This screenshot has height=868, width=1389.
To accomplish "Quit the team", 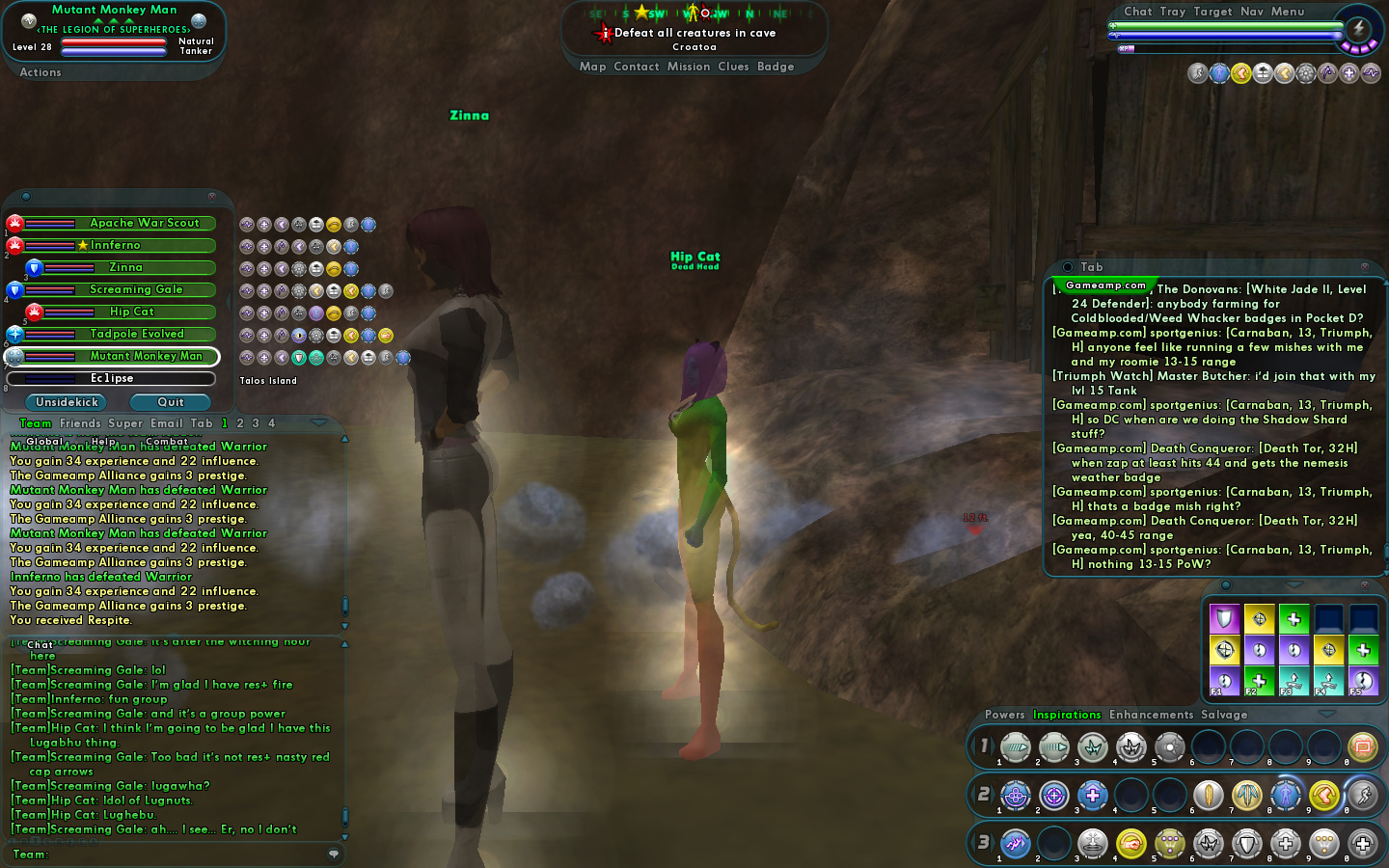I will point(171,402).
